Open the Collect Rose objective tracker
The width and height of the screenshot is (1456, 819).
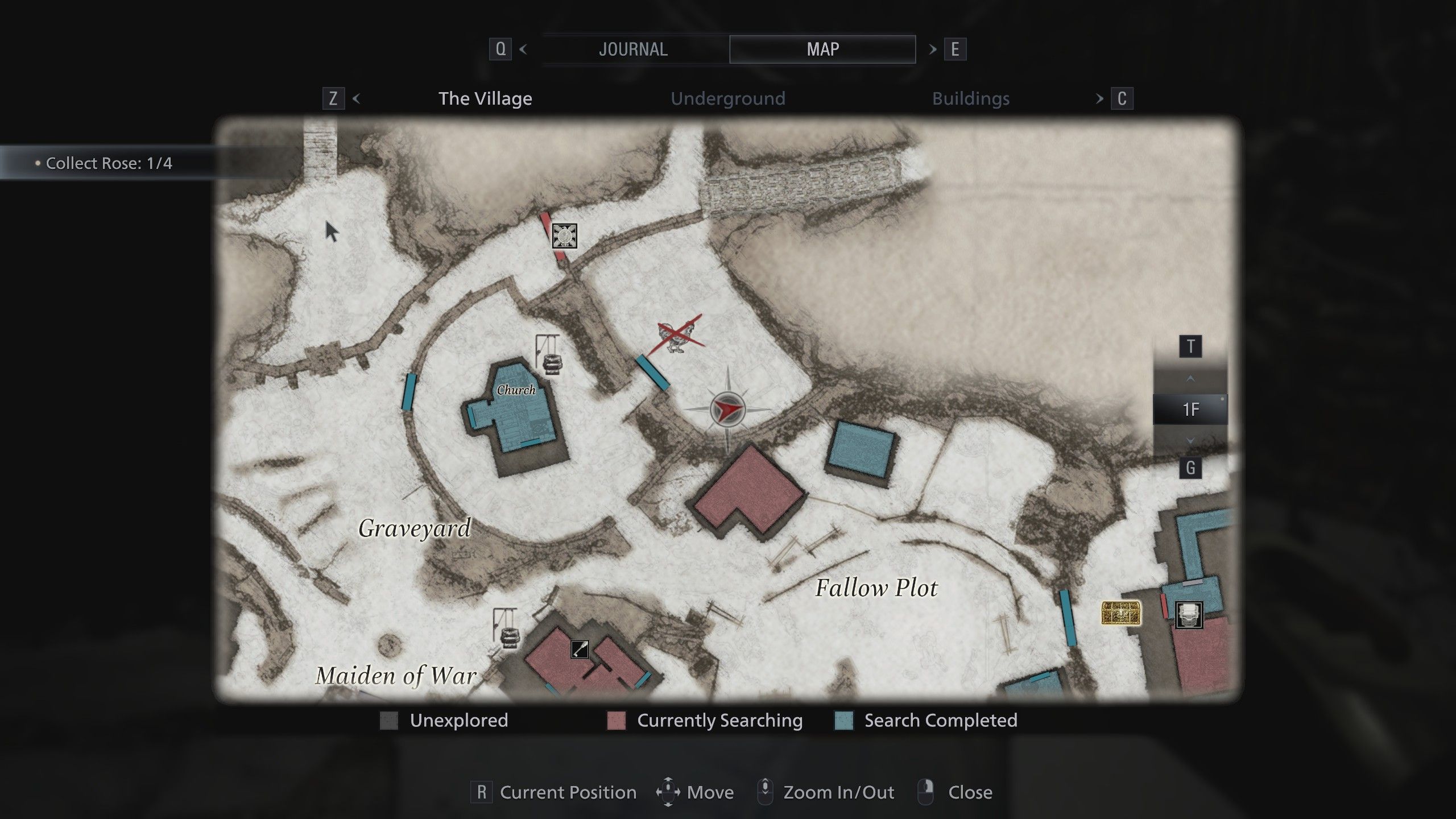pos(108,163)
